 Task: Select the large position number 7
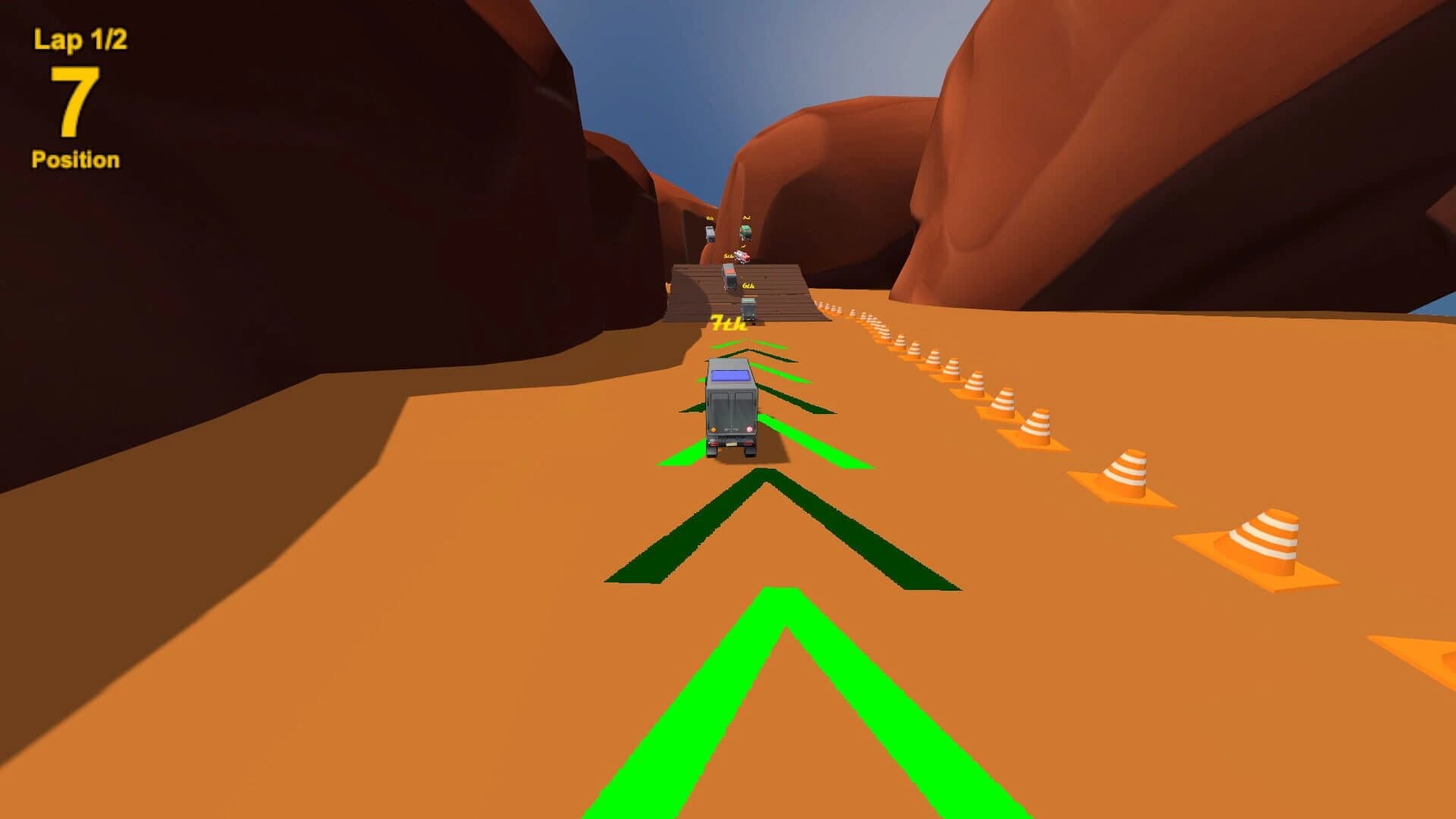pos(76,99)
